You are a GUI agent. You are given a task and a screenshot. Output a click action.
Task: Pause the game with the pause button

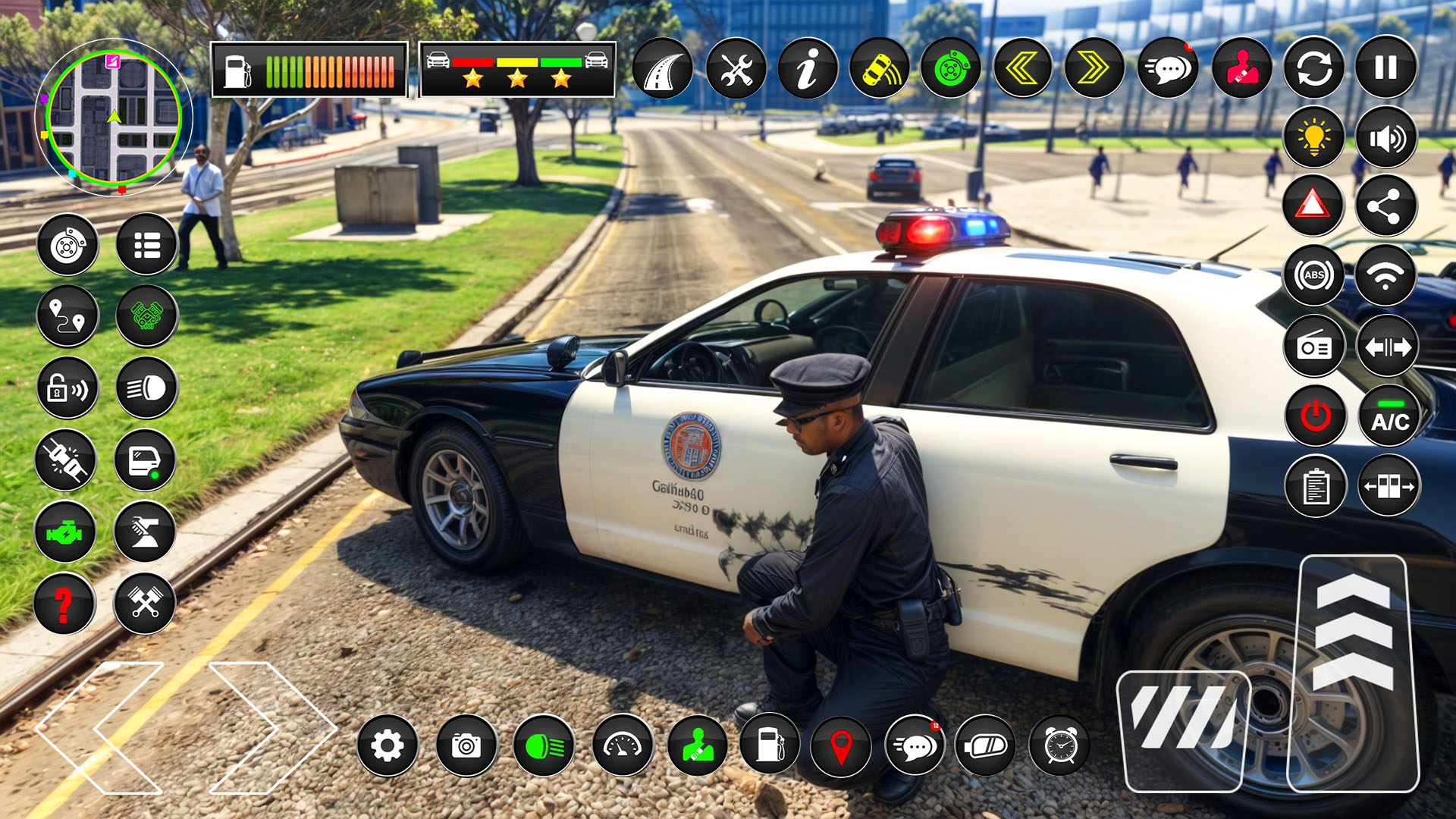pos(1385,67)
